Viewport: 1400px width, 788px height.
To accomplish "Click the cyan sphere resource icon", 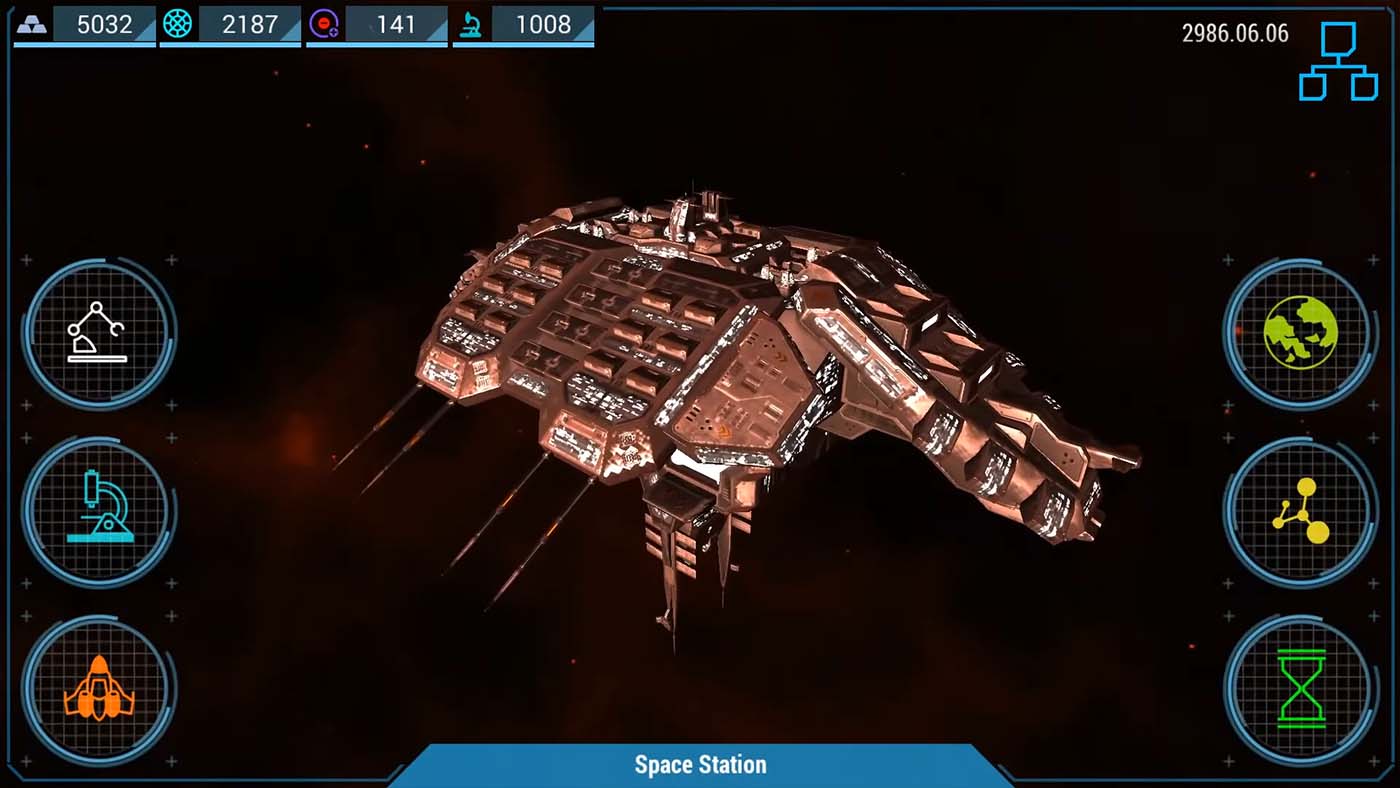I will 180,23.
